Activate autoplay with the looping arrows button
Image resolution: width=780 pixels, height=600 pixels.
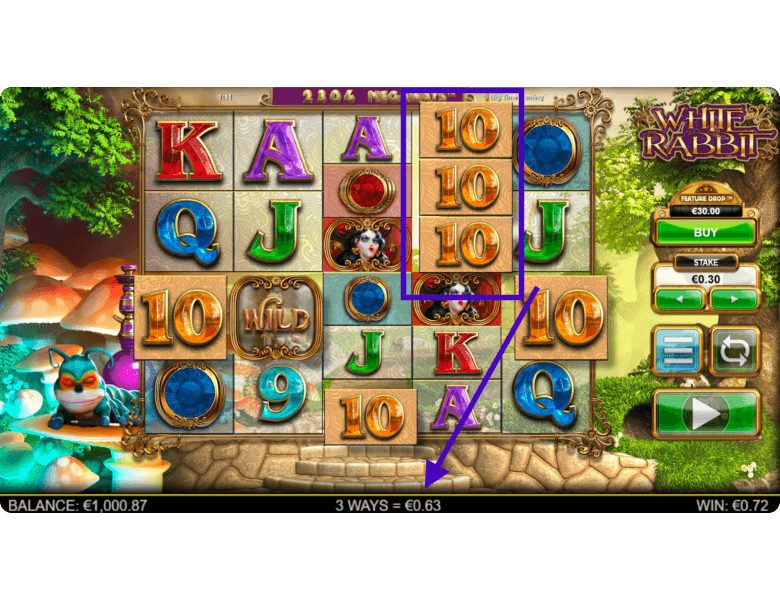tap(735, 351)
